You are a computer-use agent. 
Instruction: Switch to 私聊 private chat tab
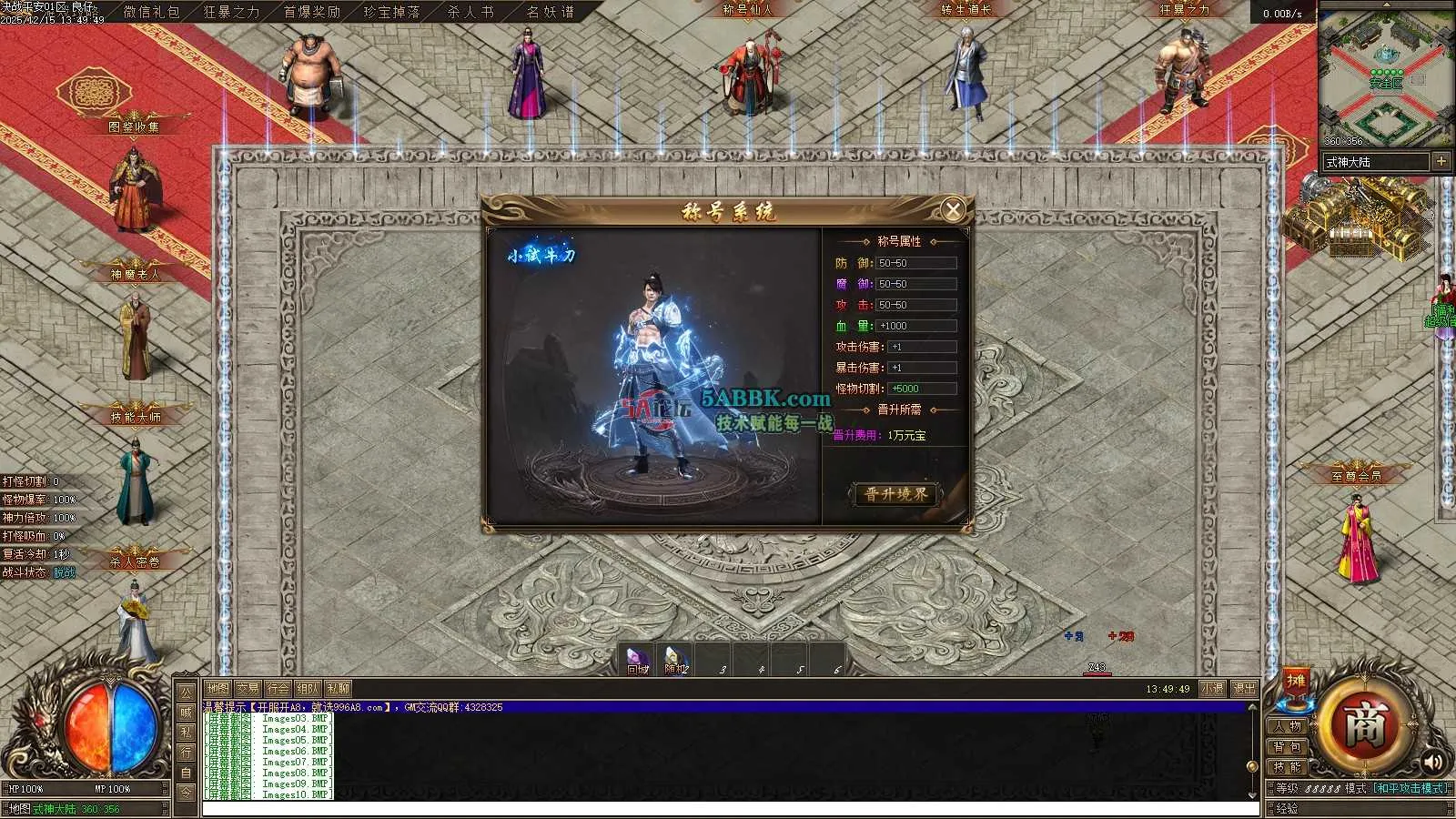click(339, 689)
